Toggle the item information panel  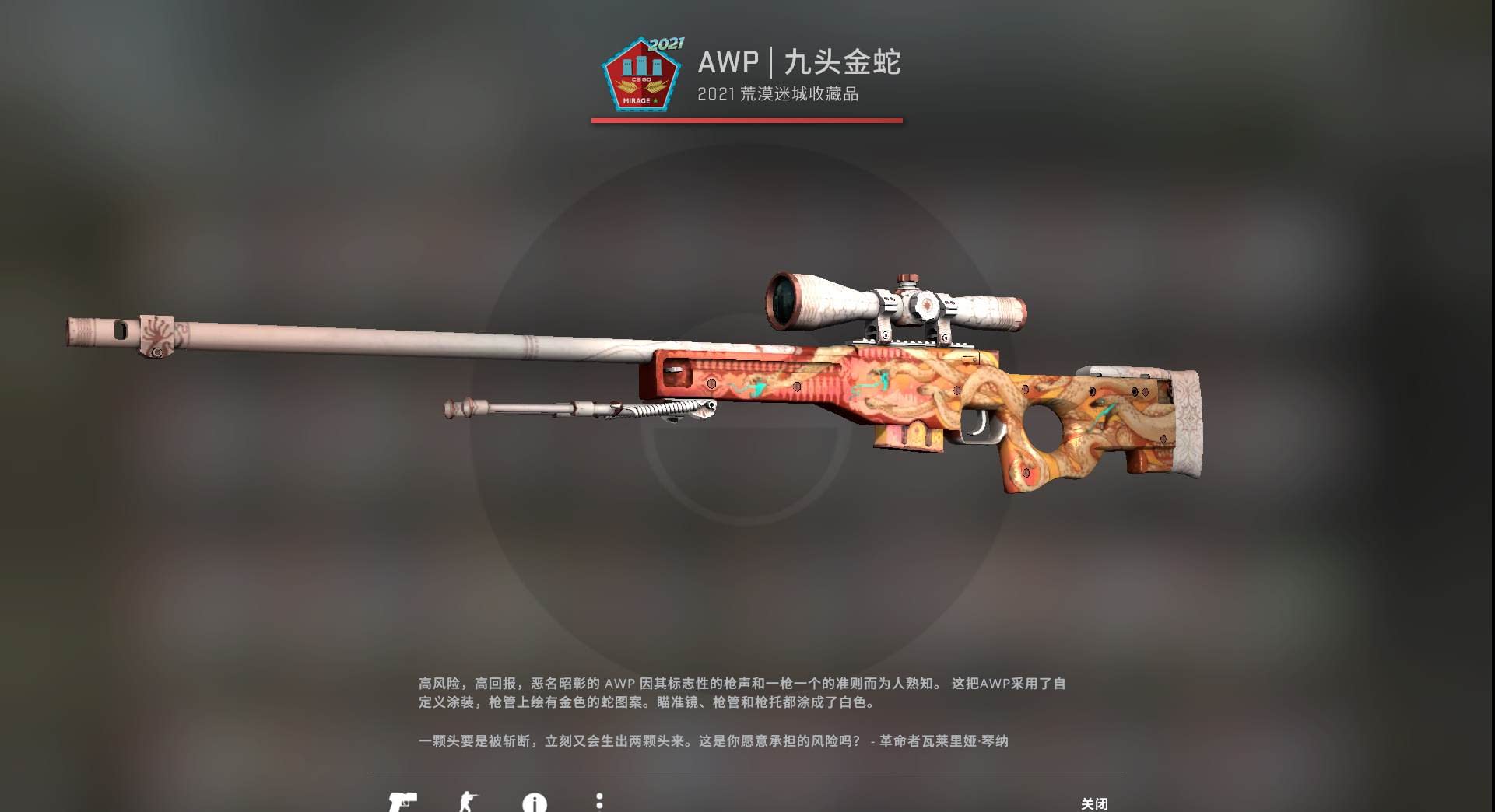coord(535,801)
